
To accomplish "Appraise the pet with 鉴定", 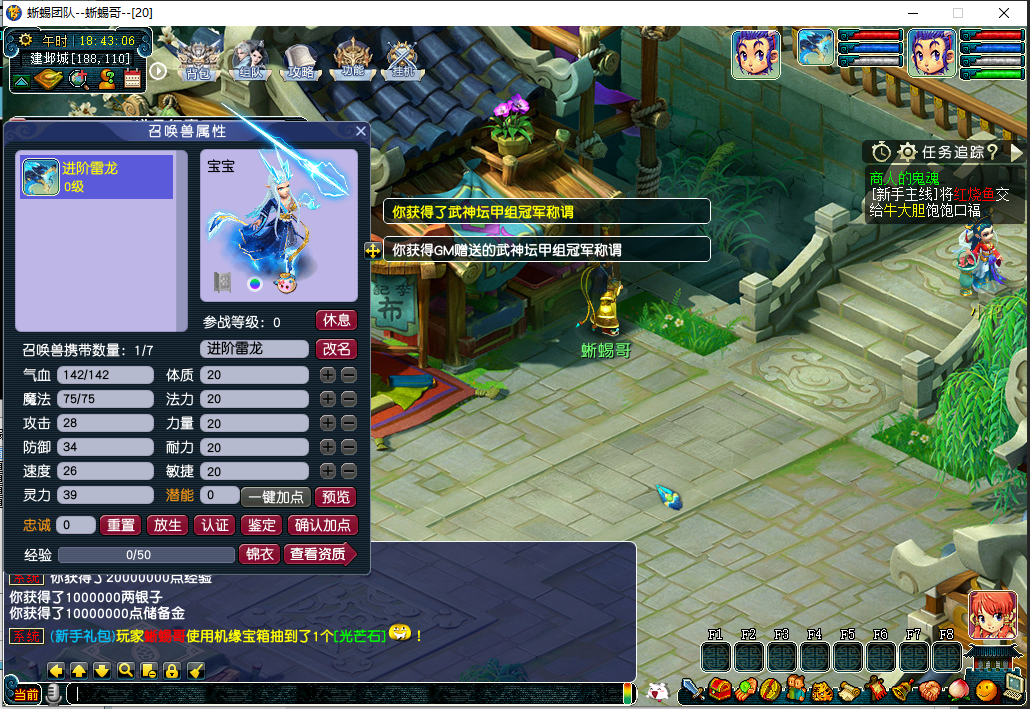I will coord(262,525).
